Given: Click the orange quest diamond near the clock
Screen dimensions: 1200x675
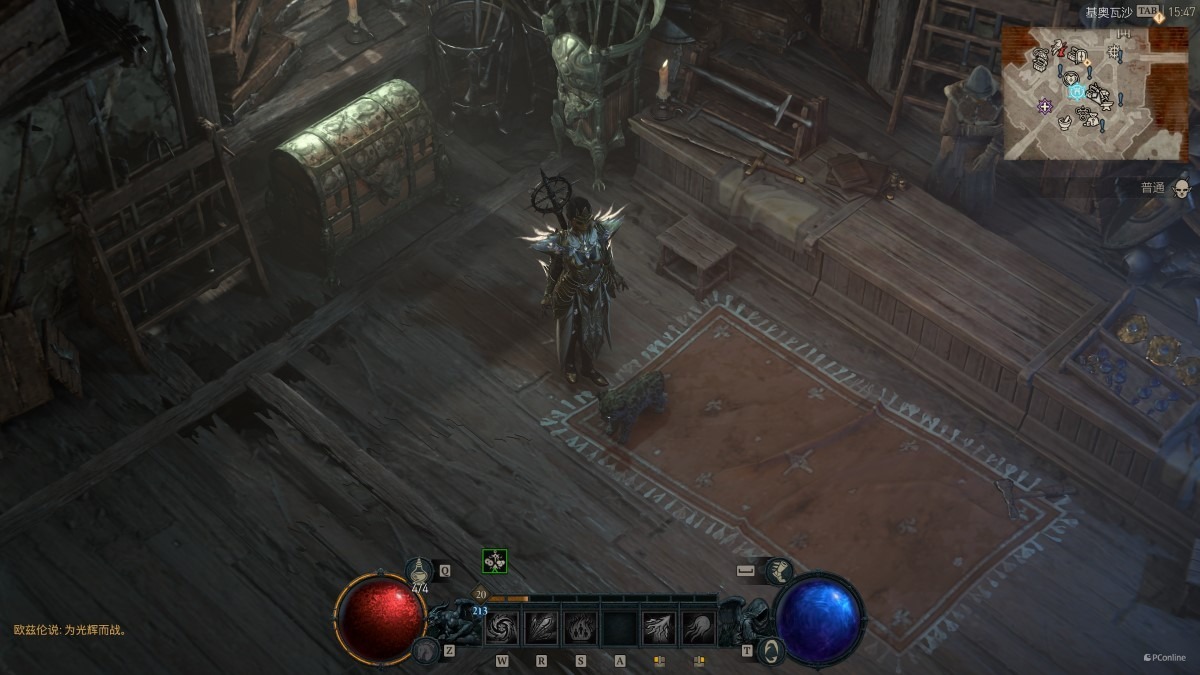Looking at the screenshot, I should [x=1158, y=18].
